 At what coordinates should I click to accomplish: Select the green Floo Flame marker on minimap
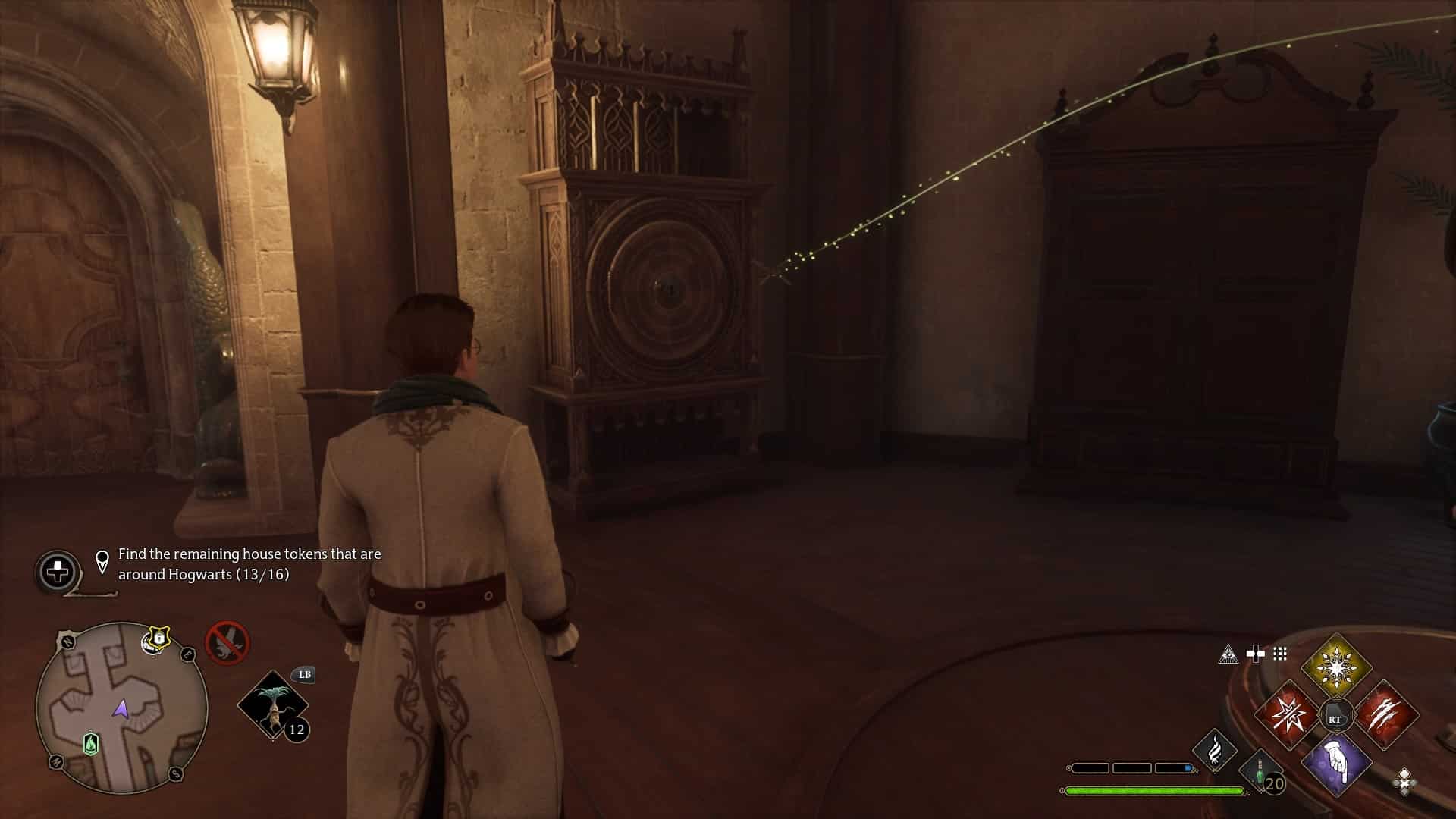coord(90,744)
